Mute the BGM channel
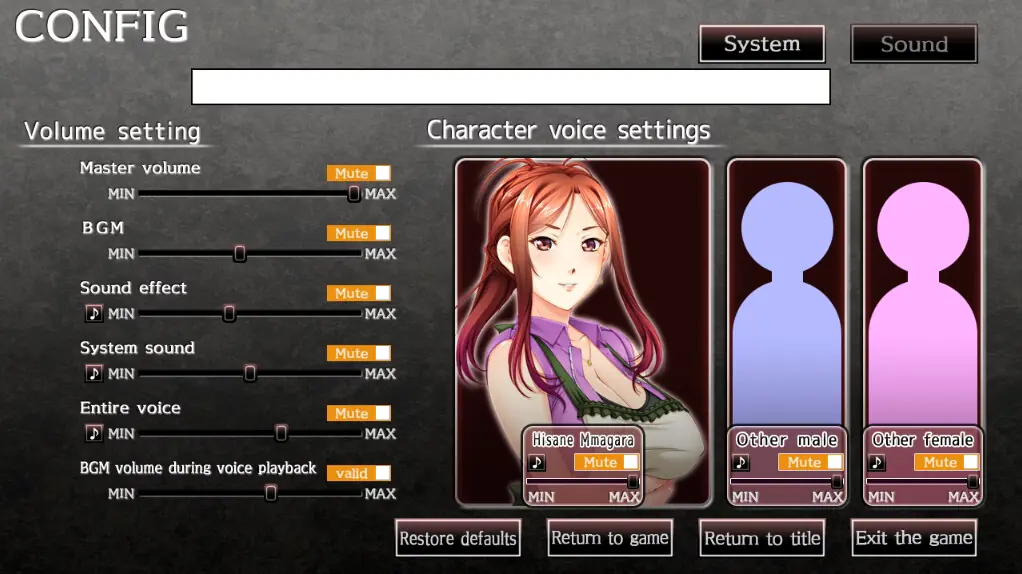 click(383, 233)
